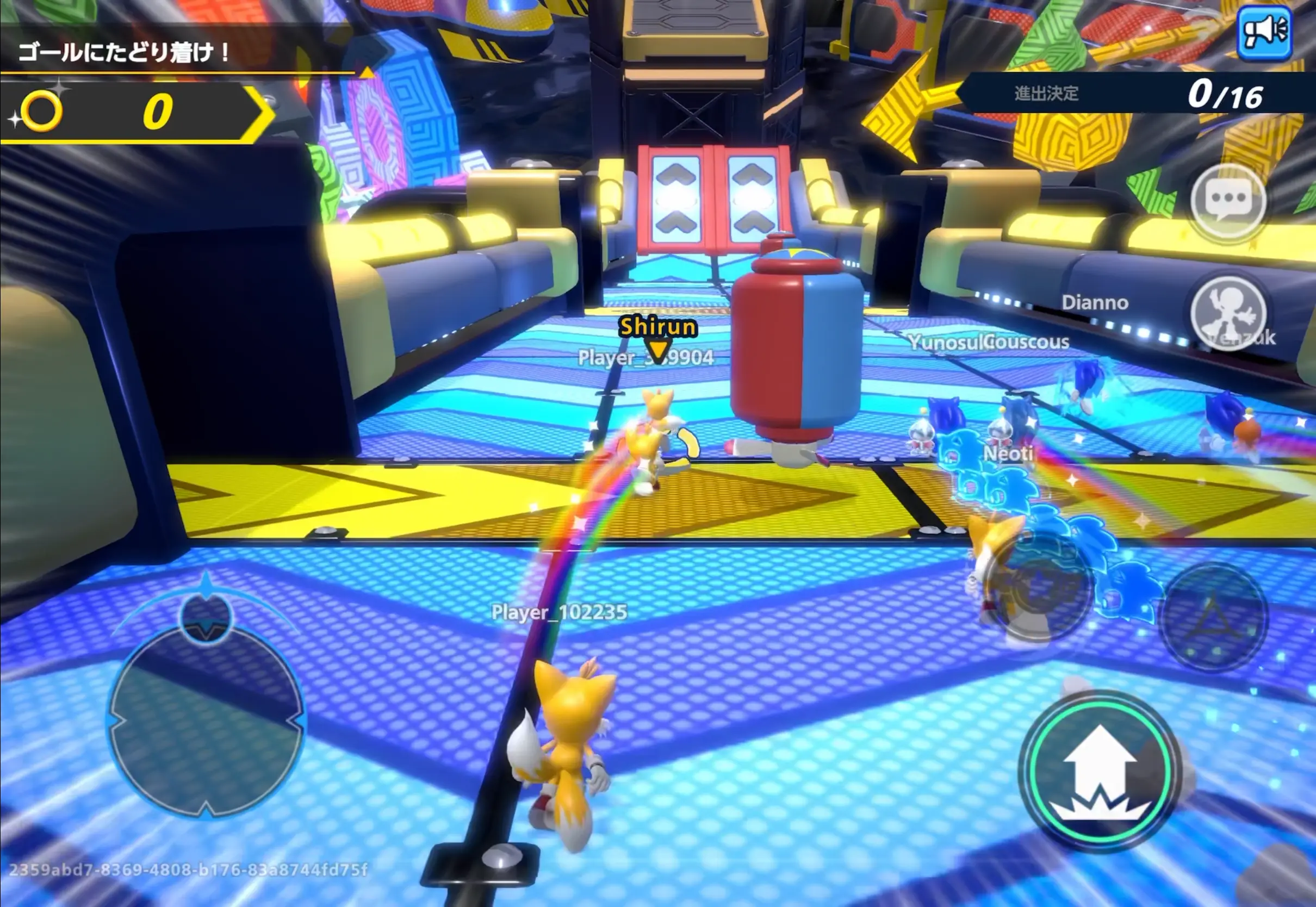Image resolution: width=1316 pixels, height=907 pixels.
Task: Touch the virtual movement joystick
Action: pyautogui.click(x=206, y=720)
